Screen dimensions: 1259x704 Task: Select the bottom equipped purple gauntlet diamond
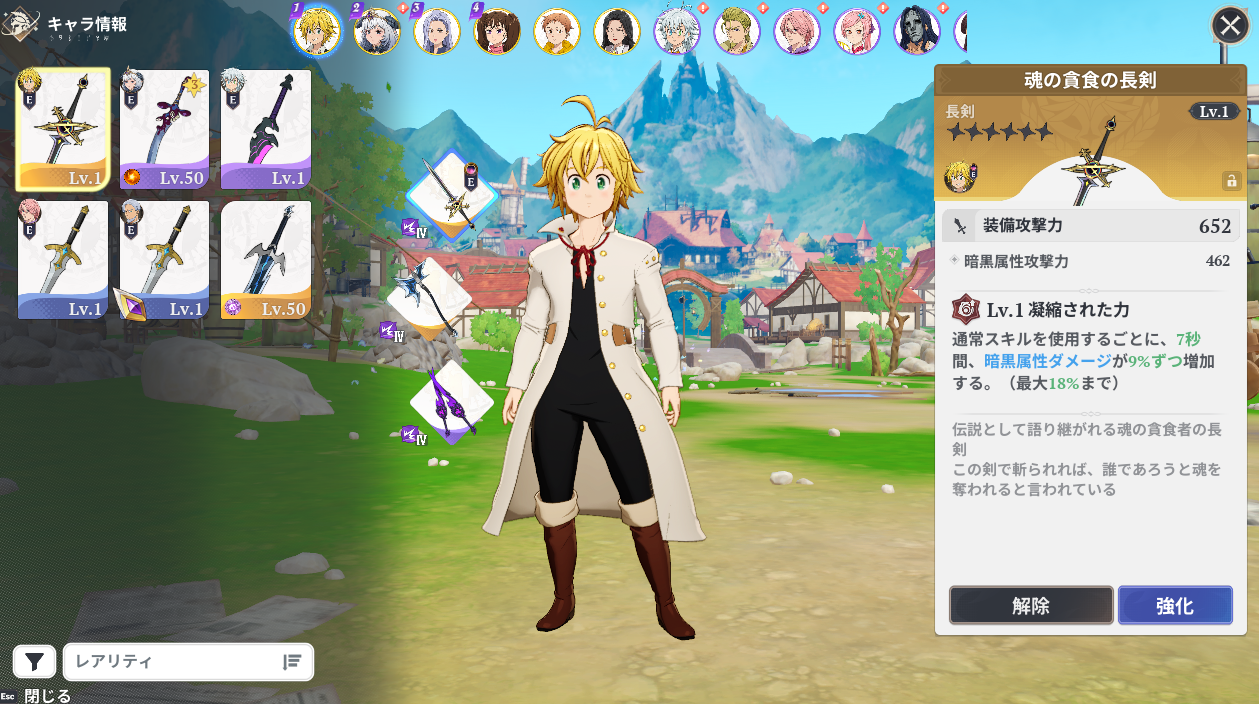(x=451, y=402)
